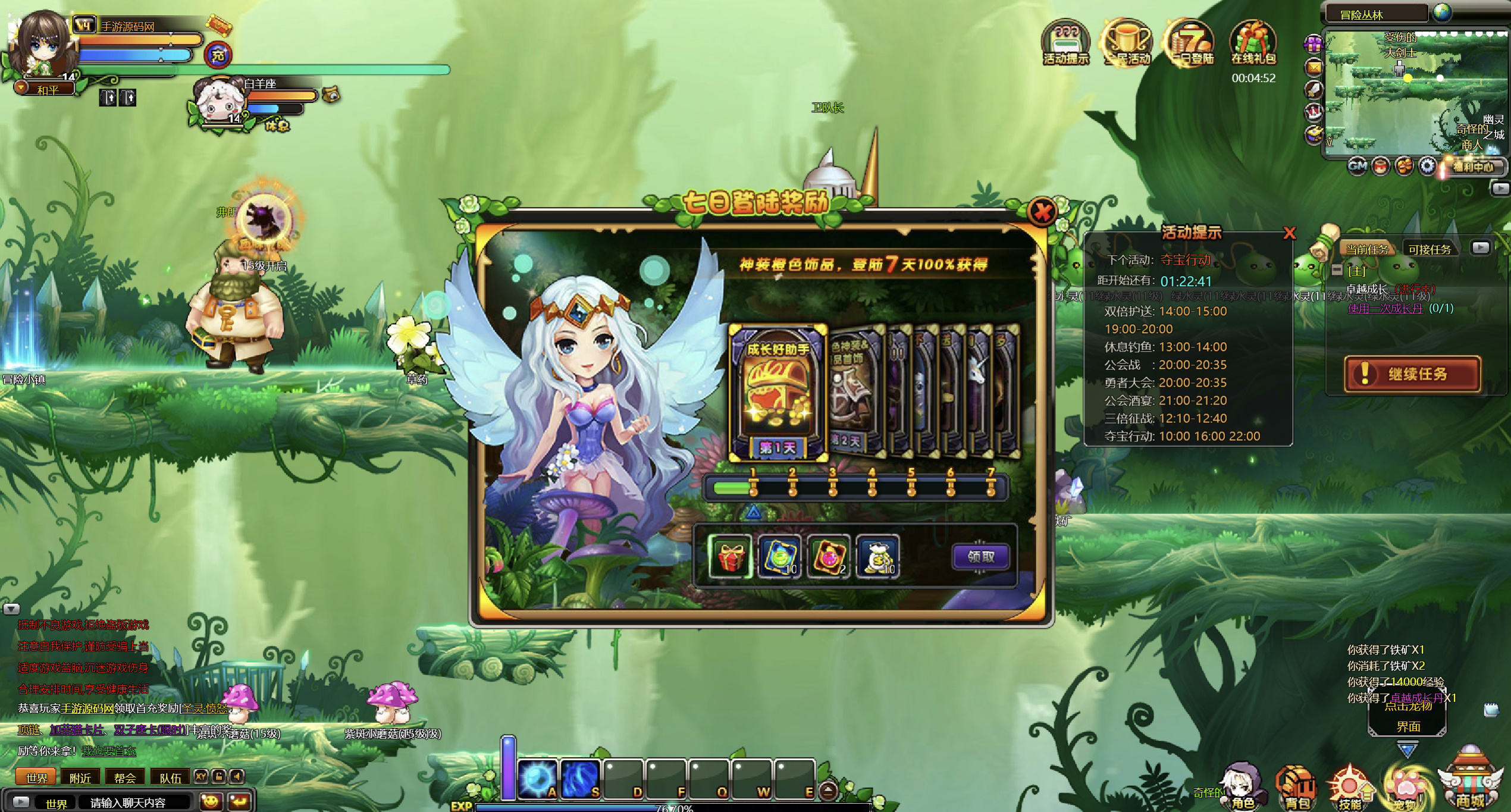Follow the 使用一次成长丹 quest link
Image resolution: width=1511 pixels, height=812 pixels.
(1385, 308)
